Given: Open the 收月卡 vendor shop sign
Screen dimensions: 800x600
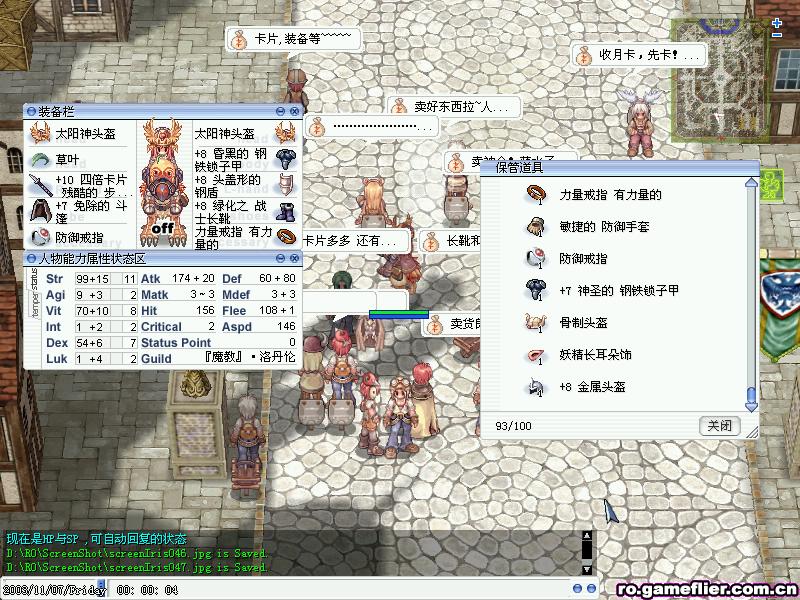Looking at the screenshot, I should 636,55.
